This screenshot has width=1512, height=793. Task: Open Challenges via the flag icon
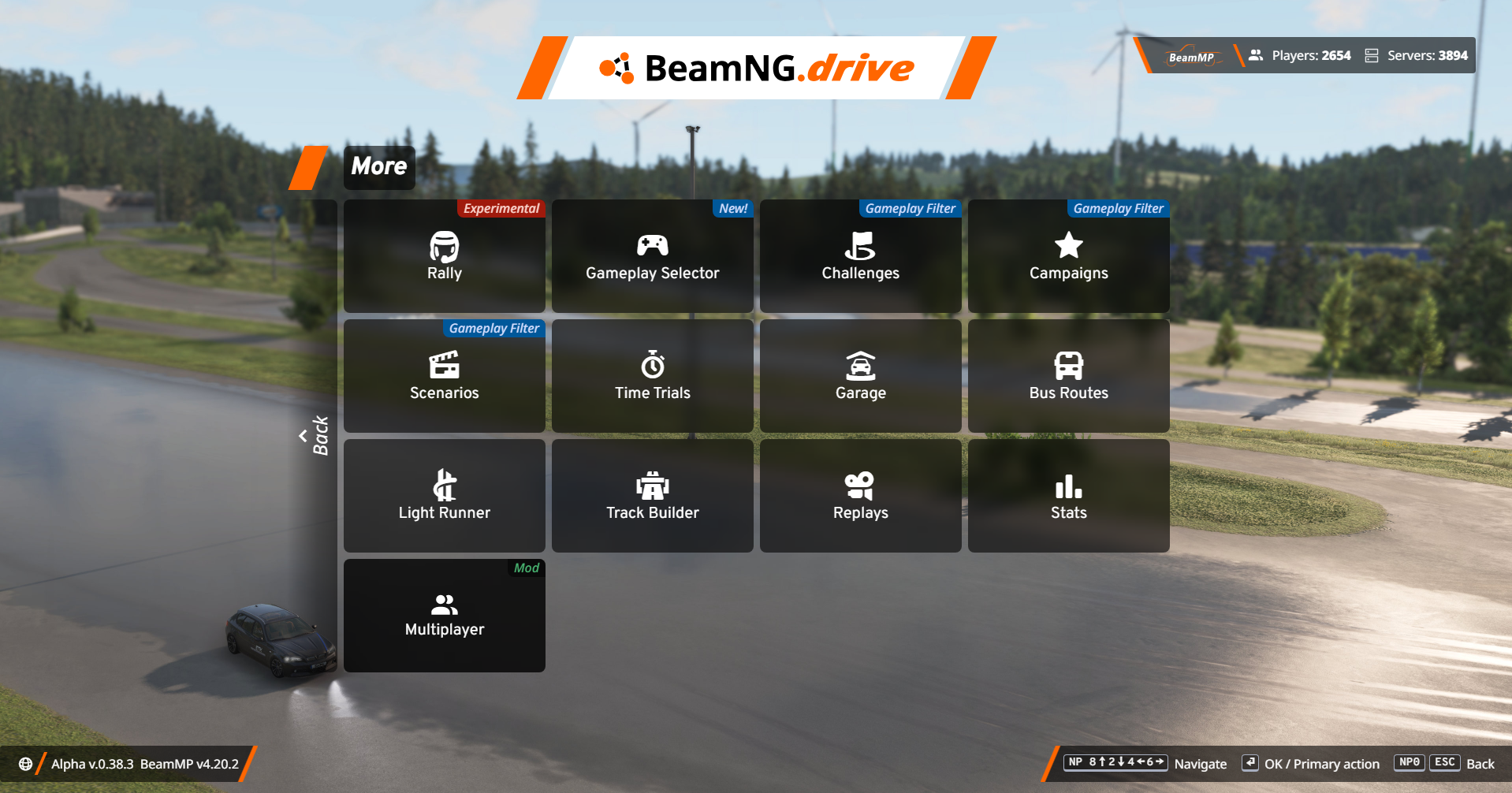coord(860,256)
